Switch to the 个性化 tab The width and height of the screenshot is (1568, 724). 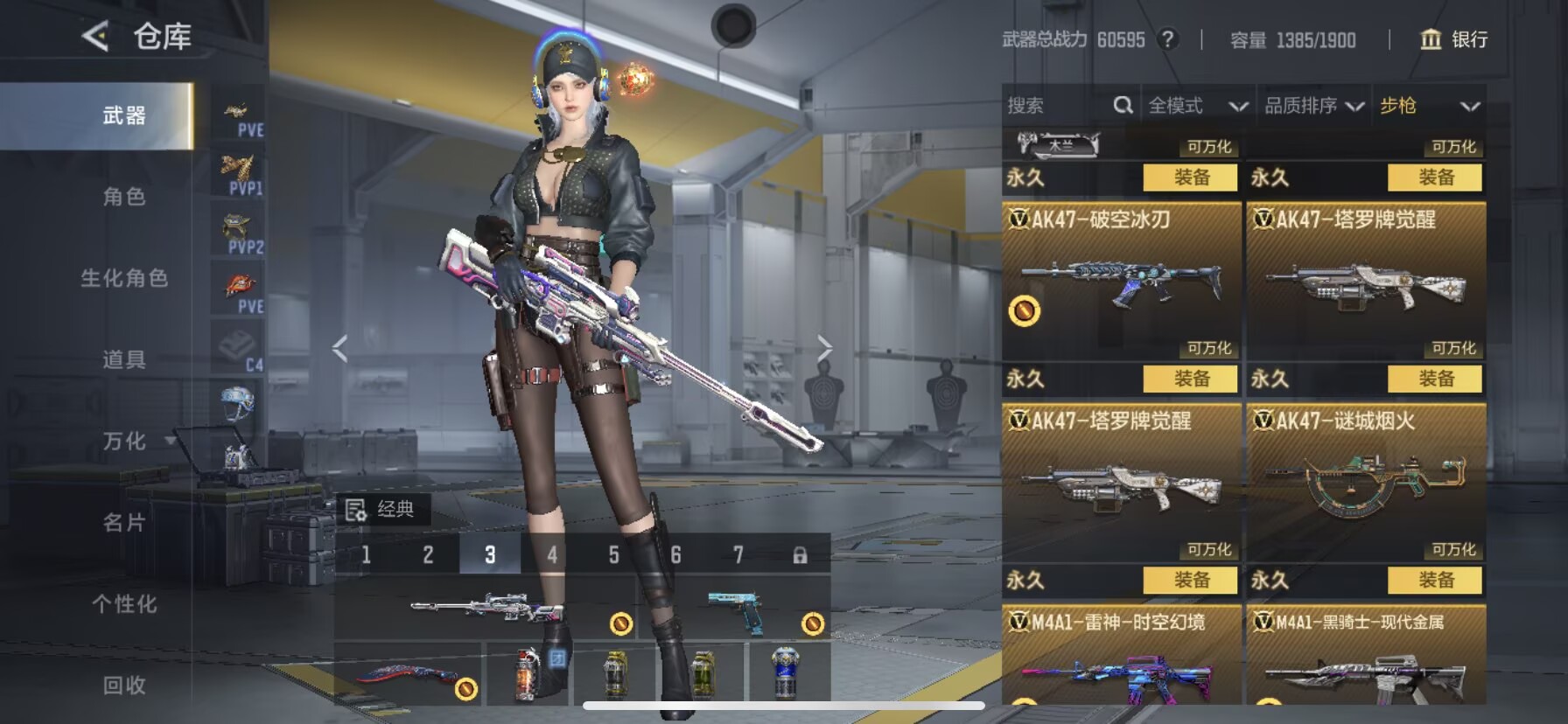coord(124,603)
